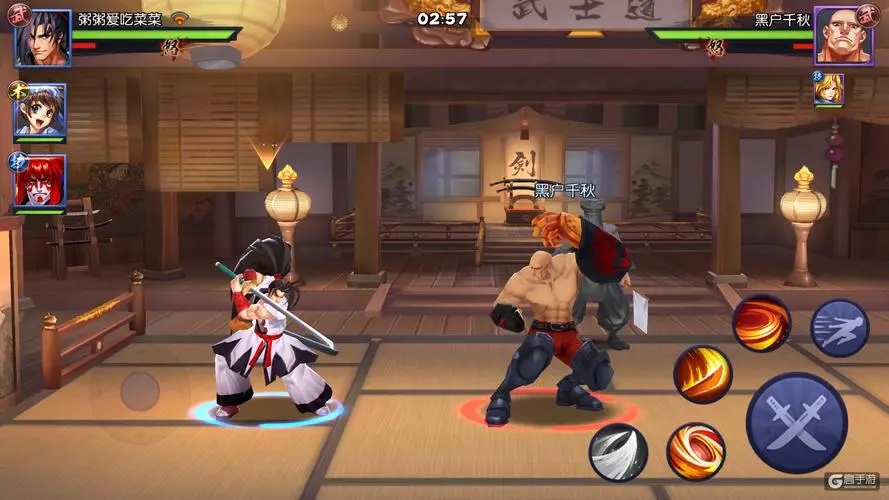Activate the white-grey blade slash skill
Image resolution: width=889 pixels, height=500 pixels.
(618, 452)
